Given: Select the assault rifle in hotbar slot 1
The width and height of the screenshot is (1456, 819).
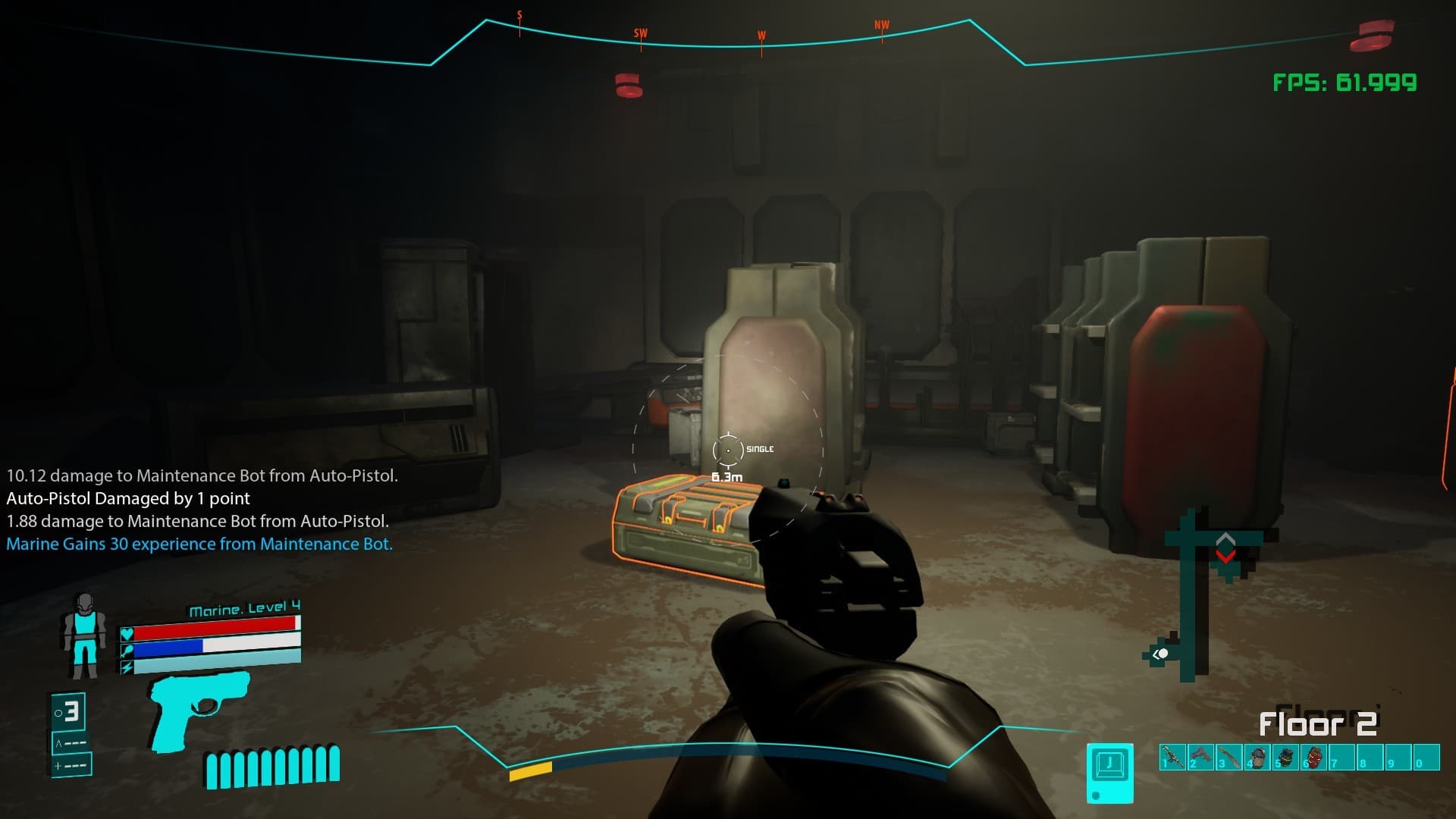Looking at the screenshot, I should (1172, 757).
